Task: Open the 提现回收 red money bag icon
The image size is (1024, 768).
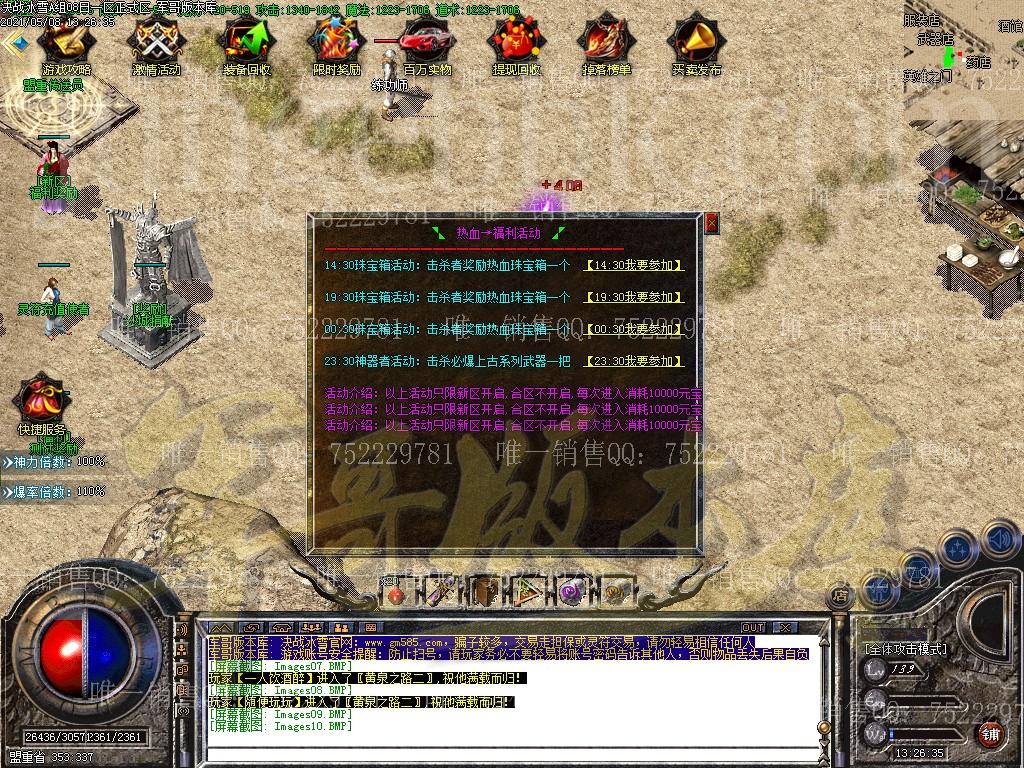Action: coord(516,44)
